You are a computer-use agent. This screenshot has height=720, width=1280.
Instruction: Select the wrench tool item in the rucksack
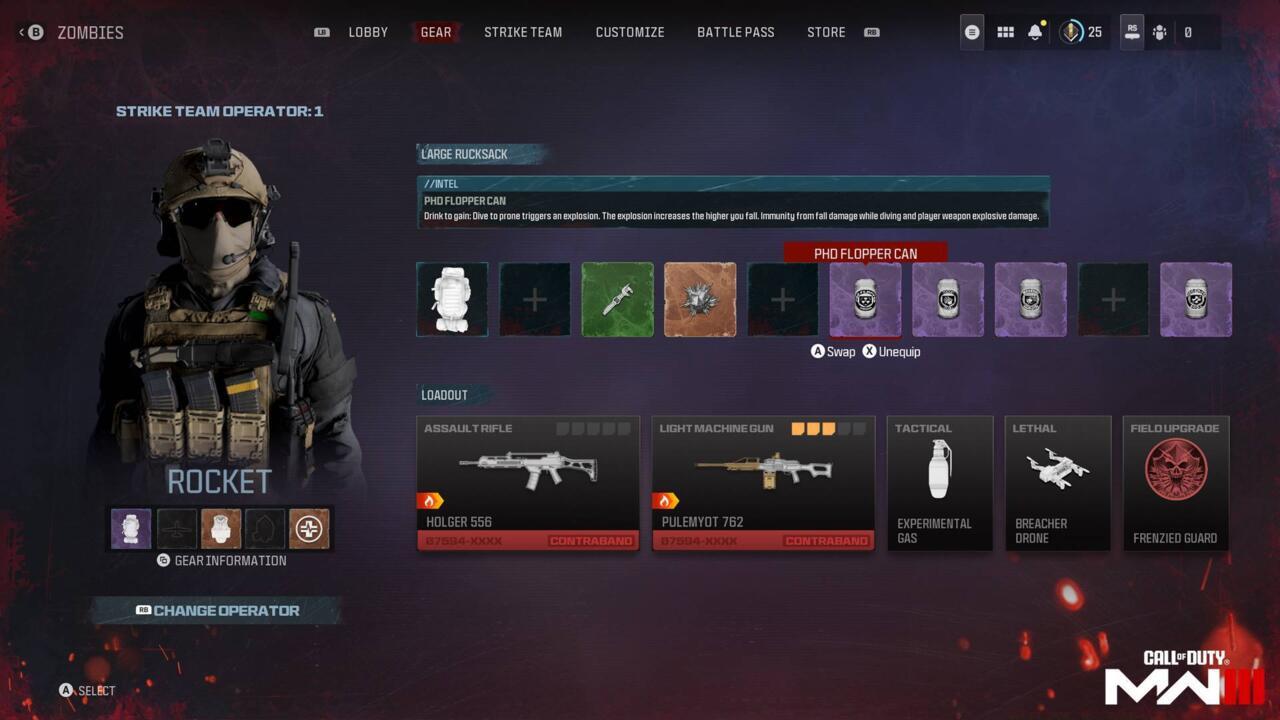(x=617, y=299)
